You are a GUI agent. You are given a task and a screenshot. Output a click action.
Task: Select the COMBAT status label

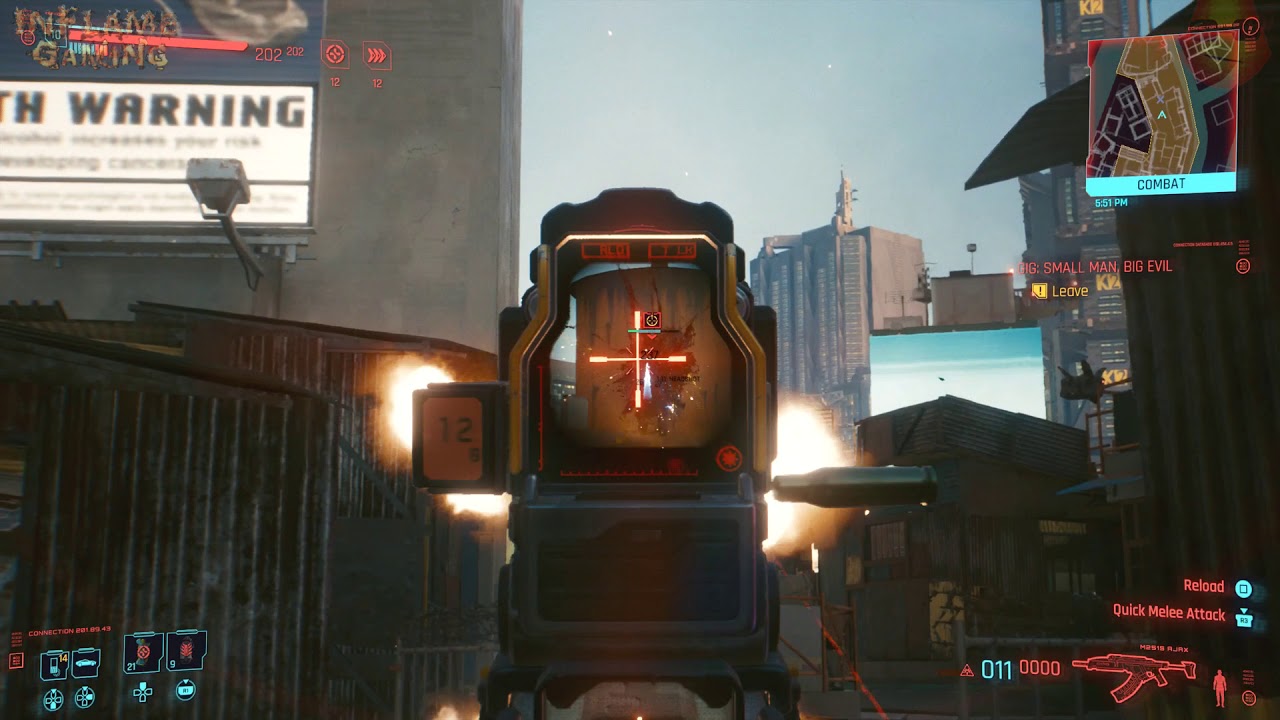point(1162,183)
